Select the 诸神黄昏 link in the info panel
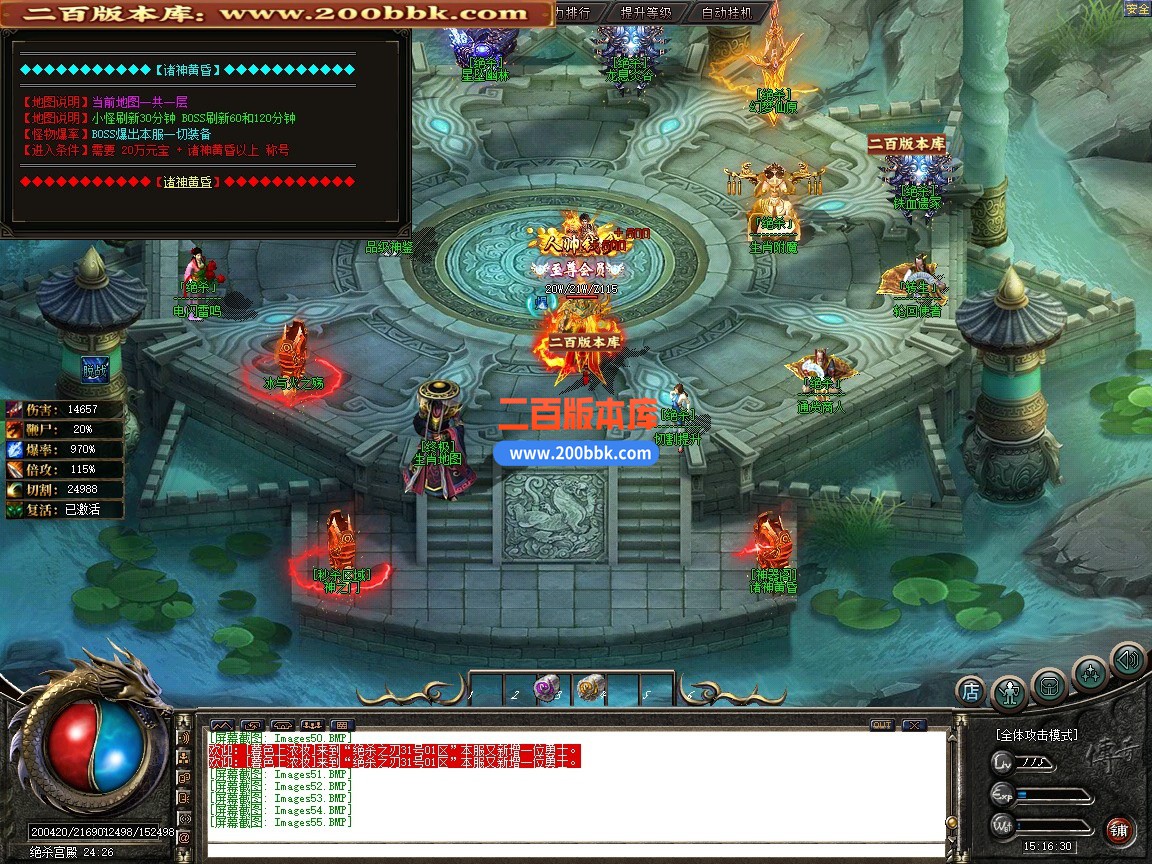 188,182
